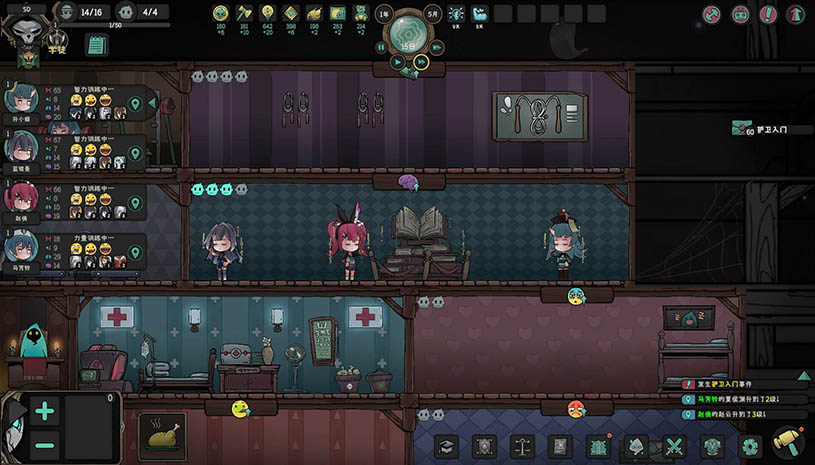Open the armor equipment menu
This screenshot has width=815, height=465.
tap(713, 447)
